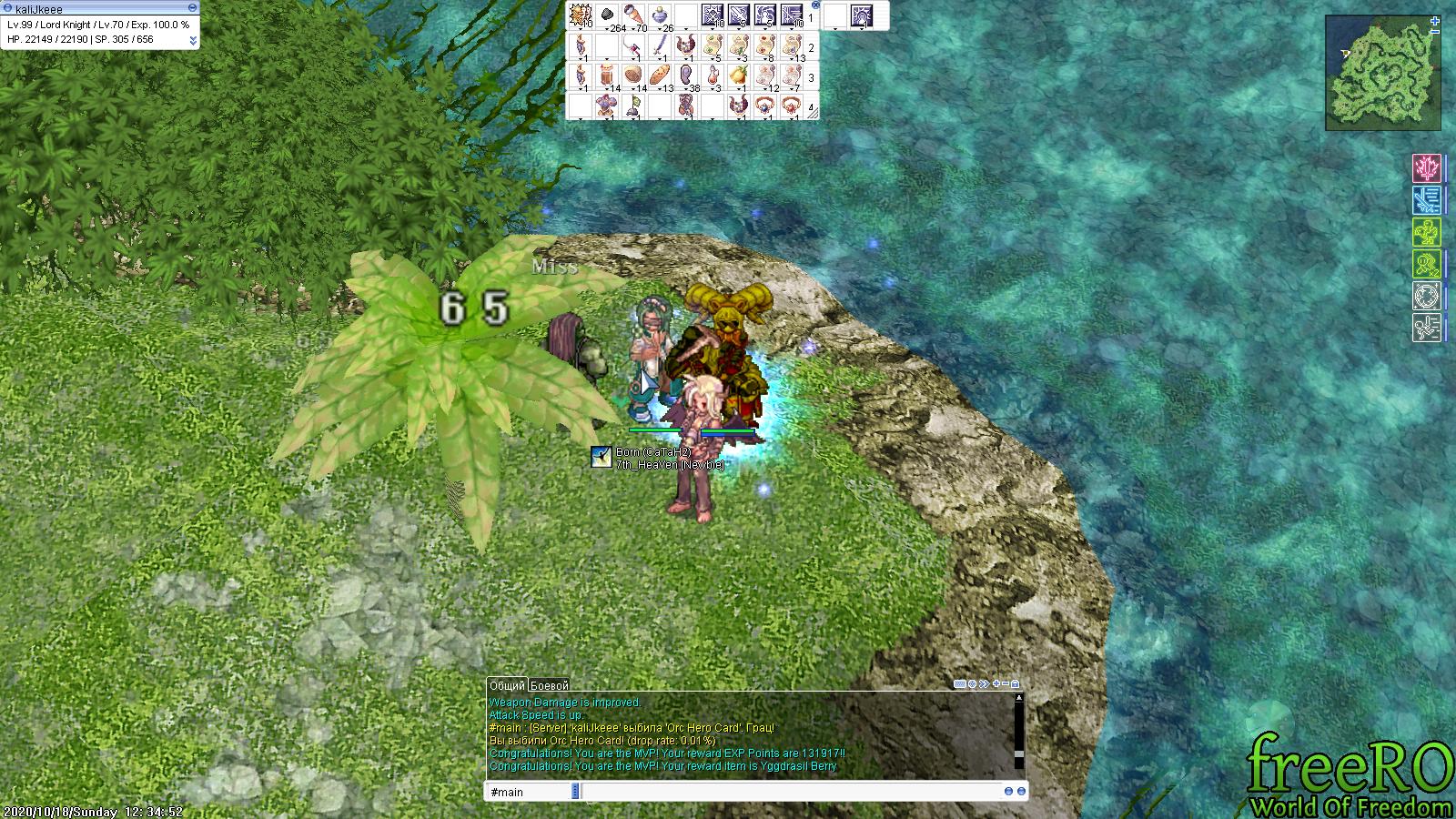Use the dark stone item with 264 count
The width and height of the screenshot is (1456, 819).
pyautogui.click(x=606, y=15)
